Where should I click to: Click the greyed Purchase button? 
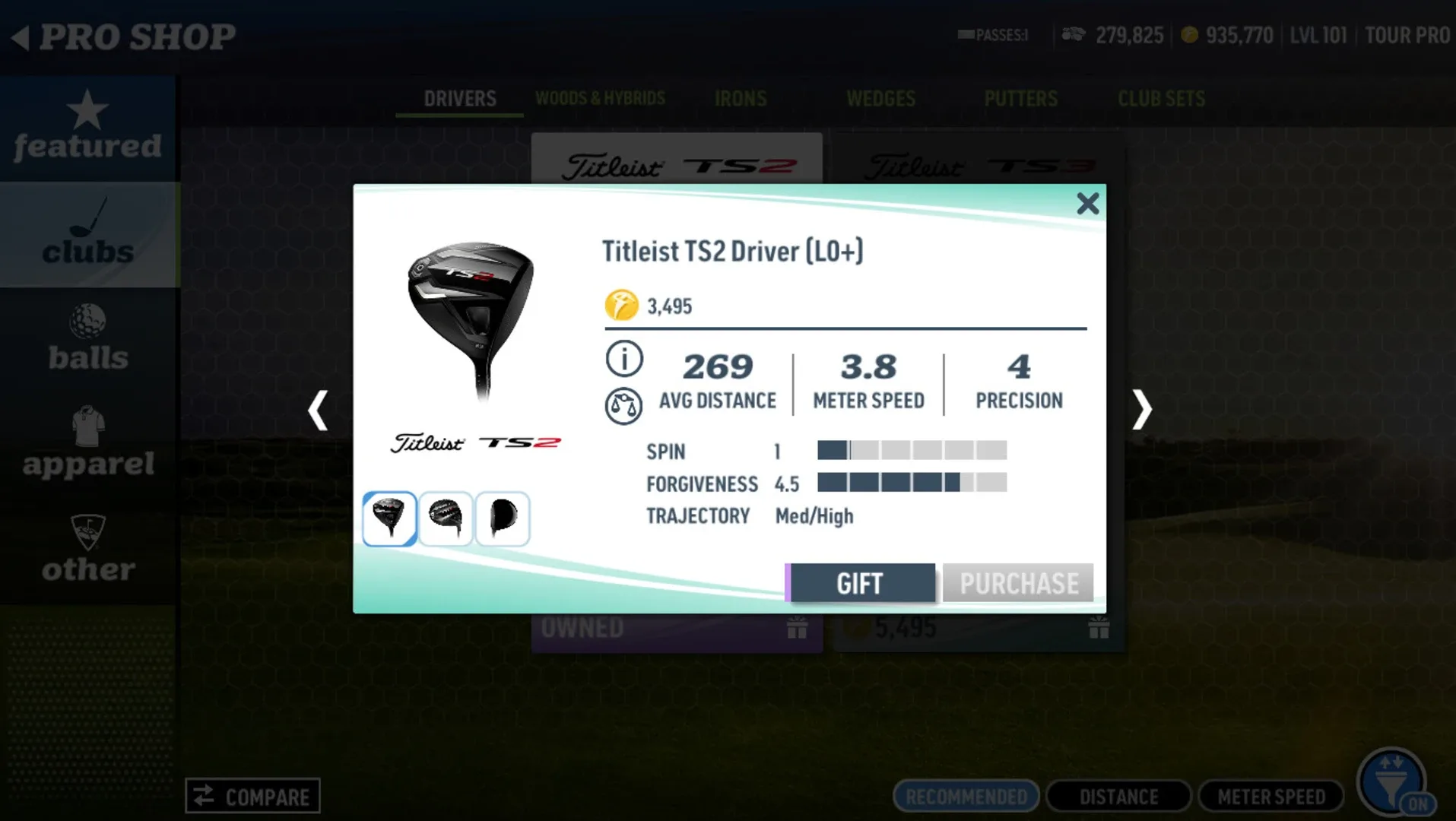pos(1018,583)
